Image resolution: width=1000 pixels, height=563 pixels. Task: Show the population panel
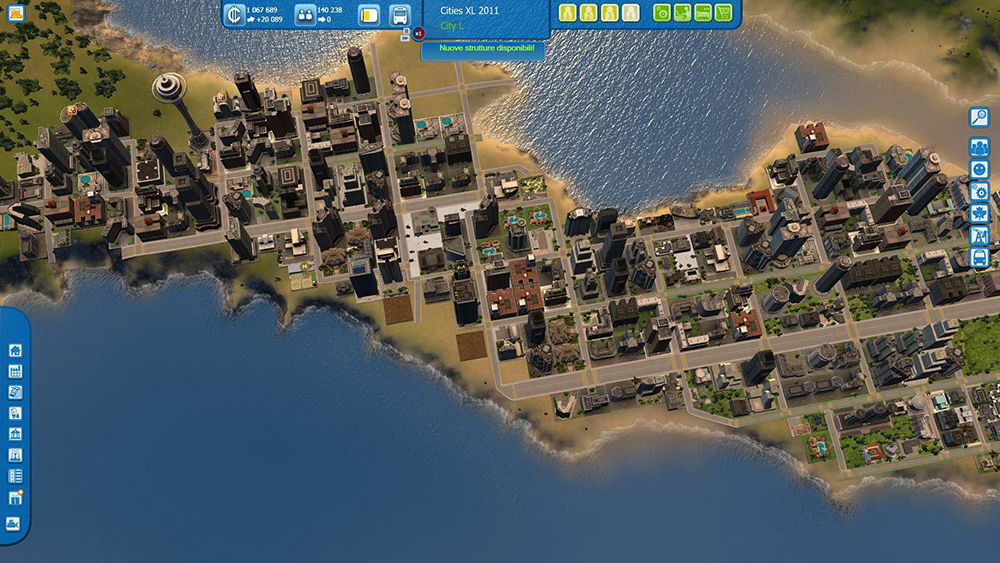305,15
